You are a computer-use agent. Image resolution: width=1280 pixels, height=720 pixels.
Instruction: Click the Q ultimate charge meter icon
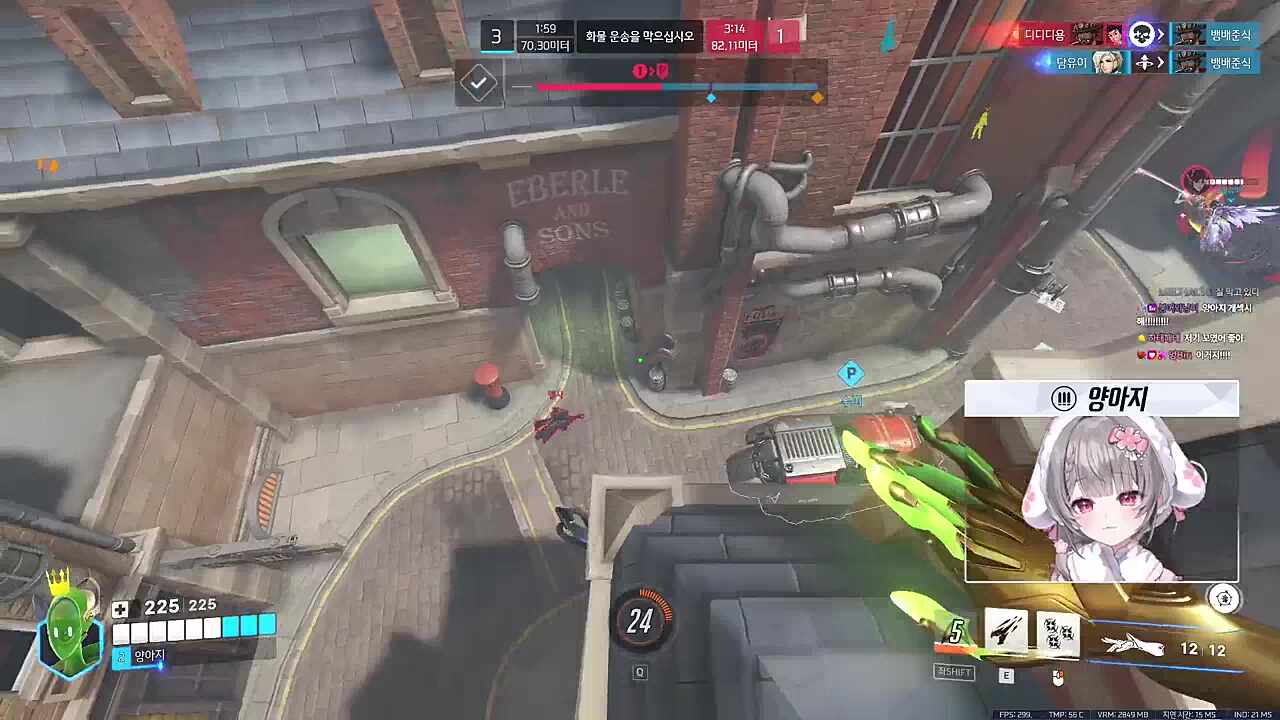(640, 622)
